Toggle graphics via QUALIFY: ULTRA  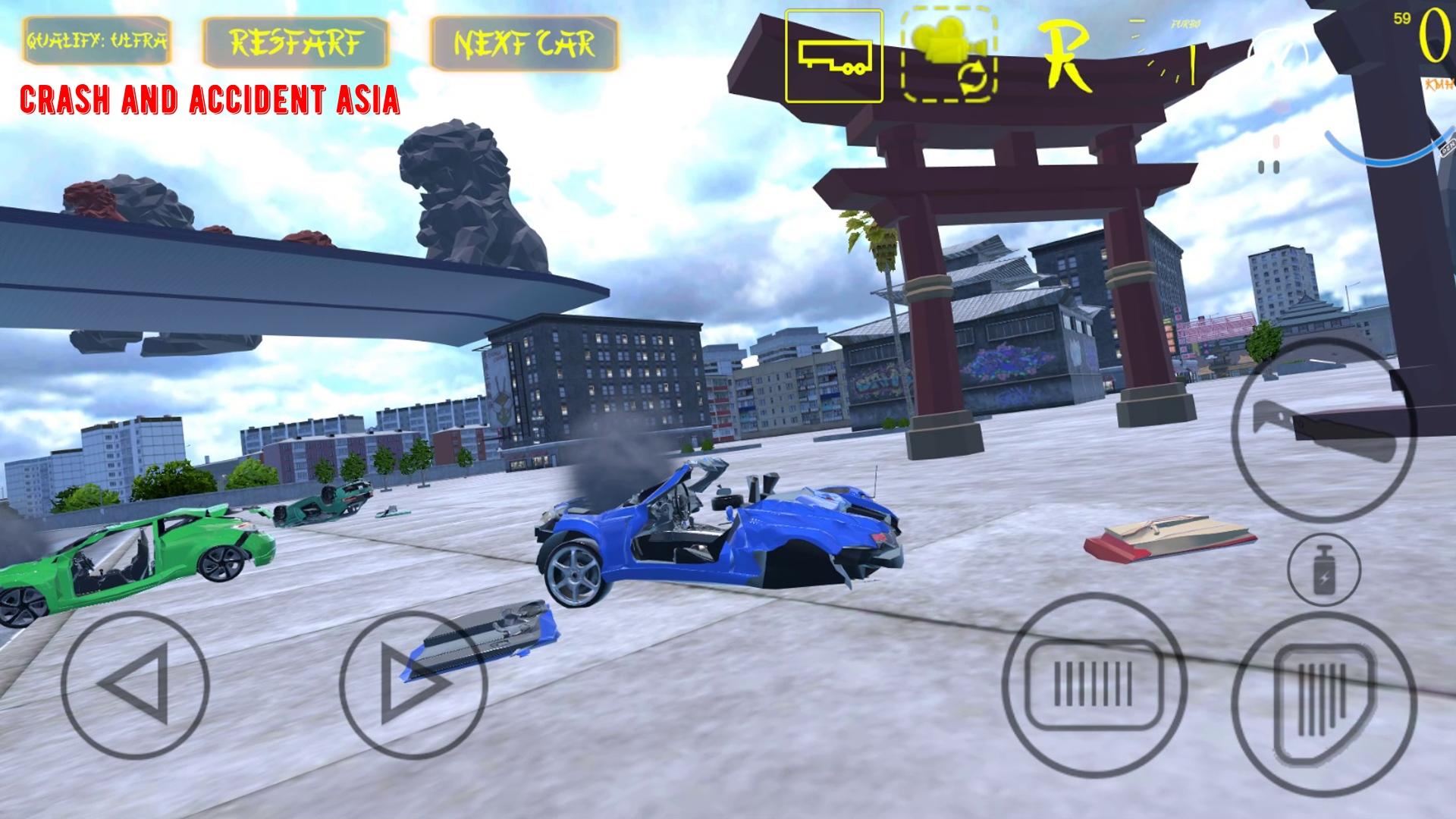click(x=96, y=42)
